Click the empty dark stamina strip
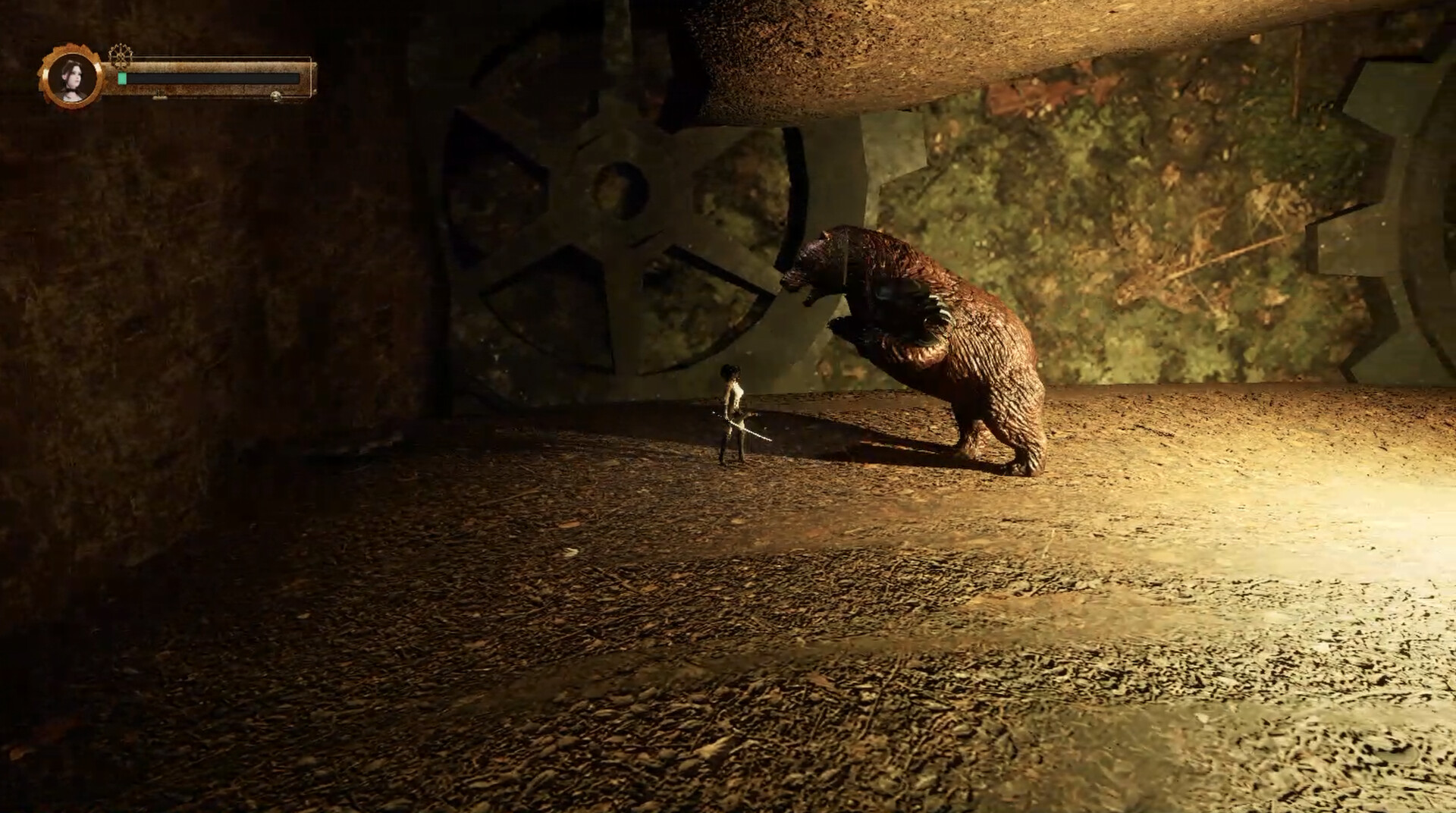Viewport: 1456px width, 813px height. coord(212,77)
